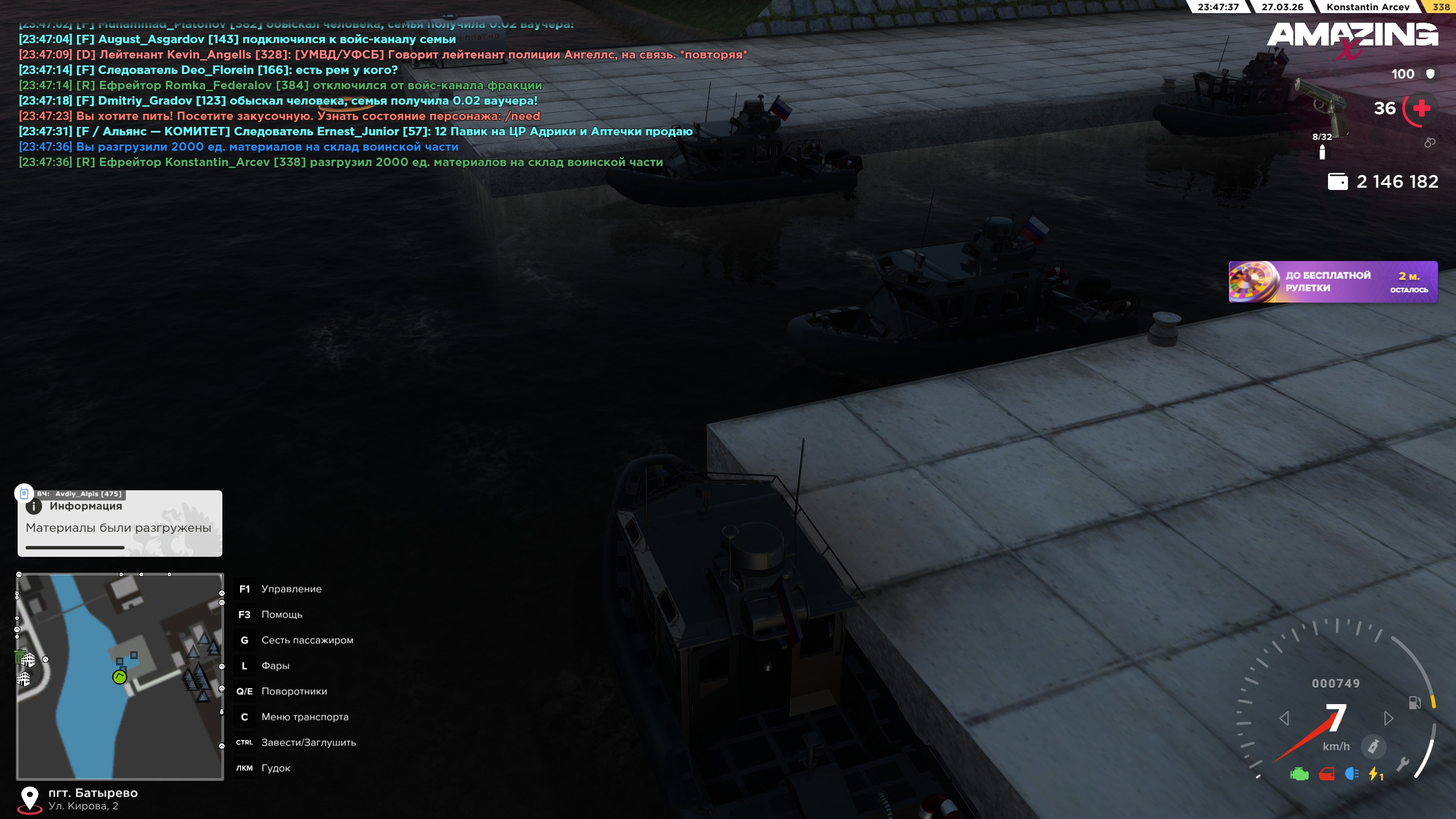Click the left turn signal arrow
This screenshot has width=1456, height=819.
tap(1284, 718)
